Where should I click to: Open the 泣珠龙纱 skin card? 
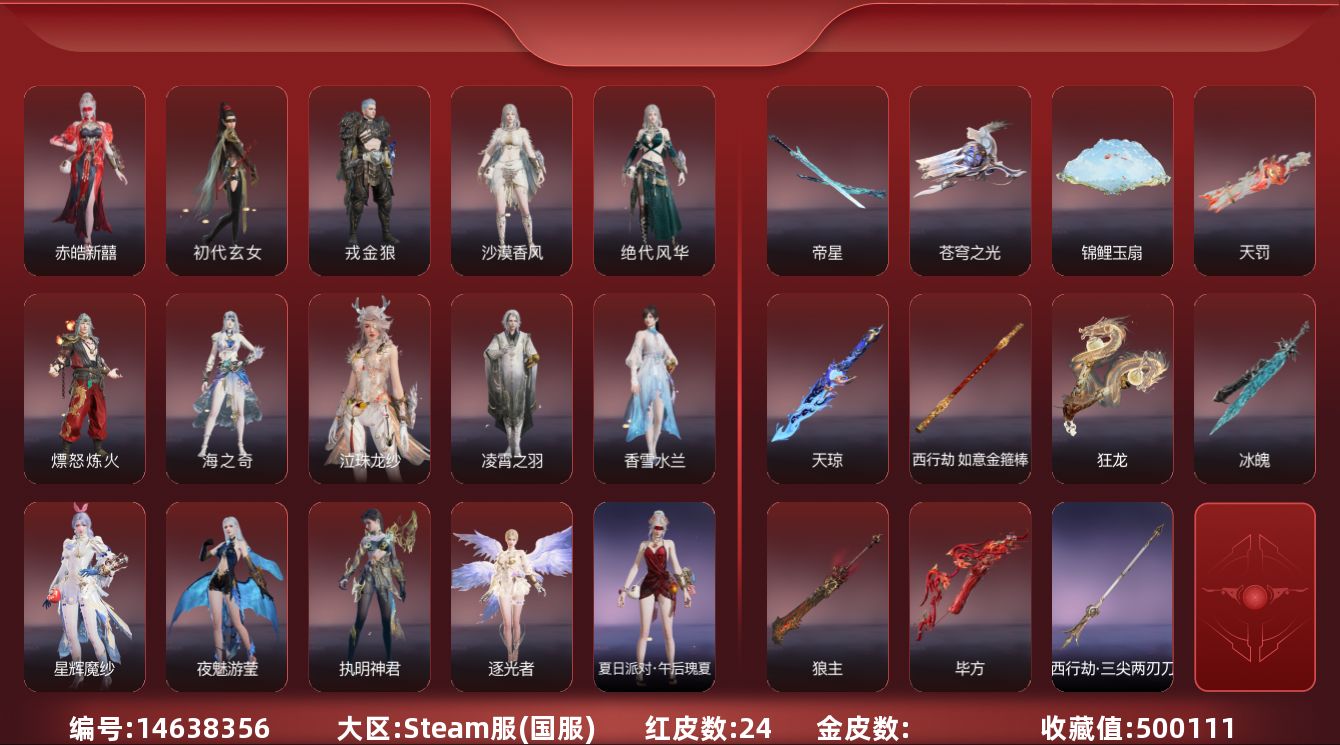coord(370,389)
